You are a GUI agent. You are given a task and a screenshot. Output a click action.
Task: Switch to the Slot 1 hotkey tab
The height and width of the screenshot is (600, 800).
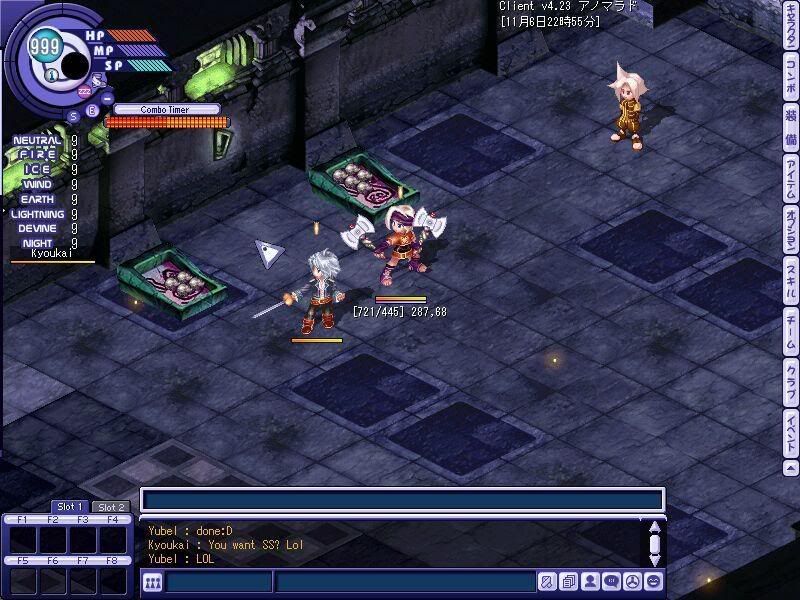[x=70, y=507]
